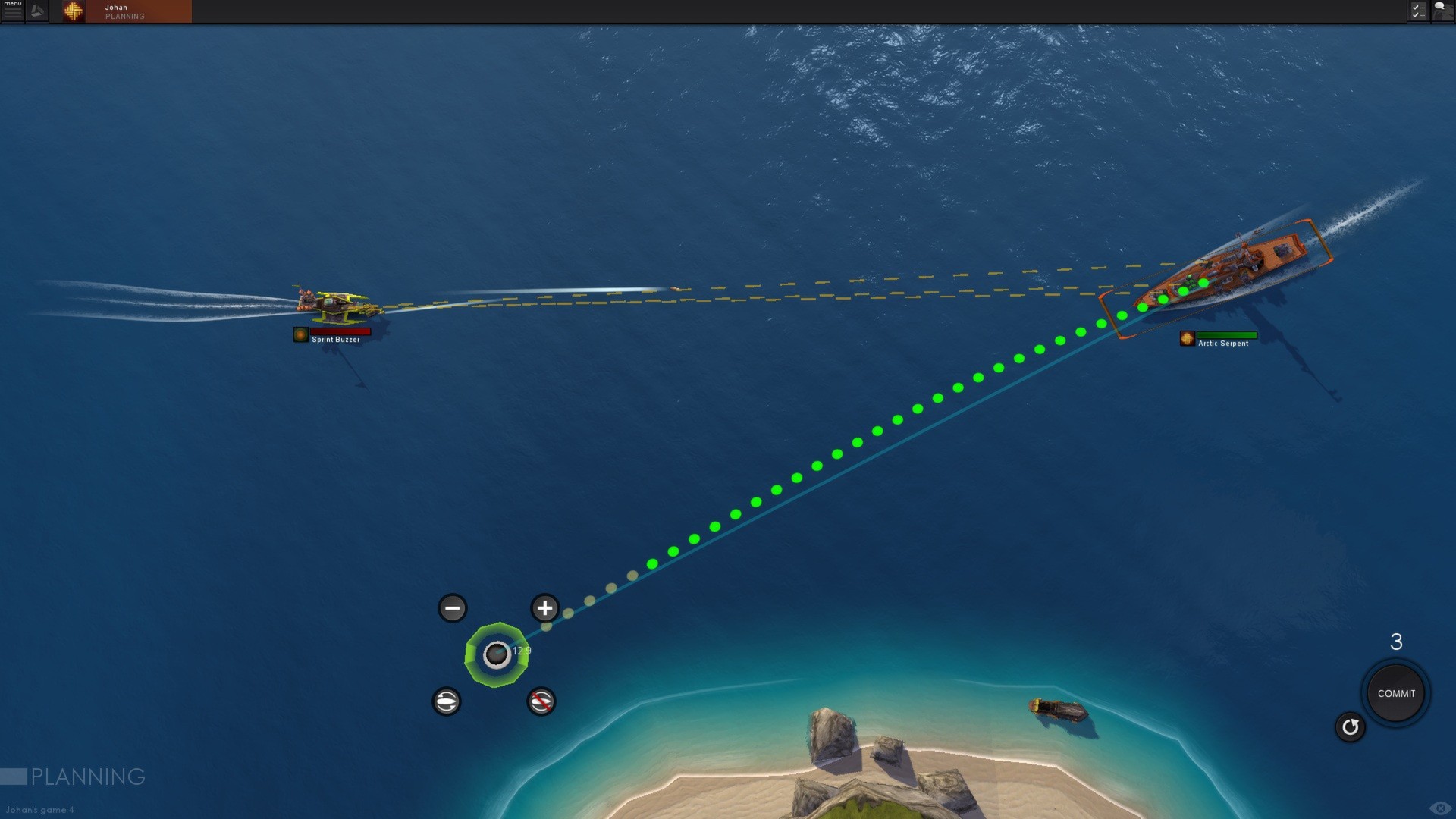Select the ship-orientation icon below the waypoint ring

coord(447,701)
